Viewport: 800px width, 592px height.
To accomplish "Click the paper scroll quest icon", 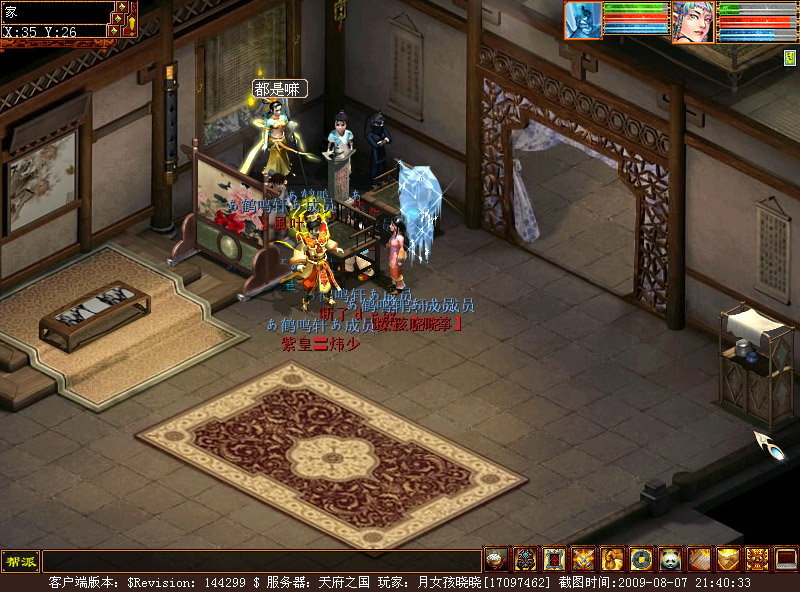I will [x=699, y=560].
